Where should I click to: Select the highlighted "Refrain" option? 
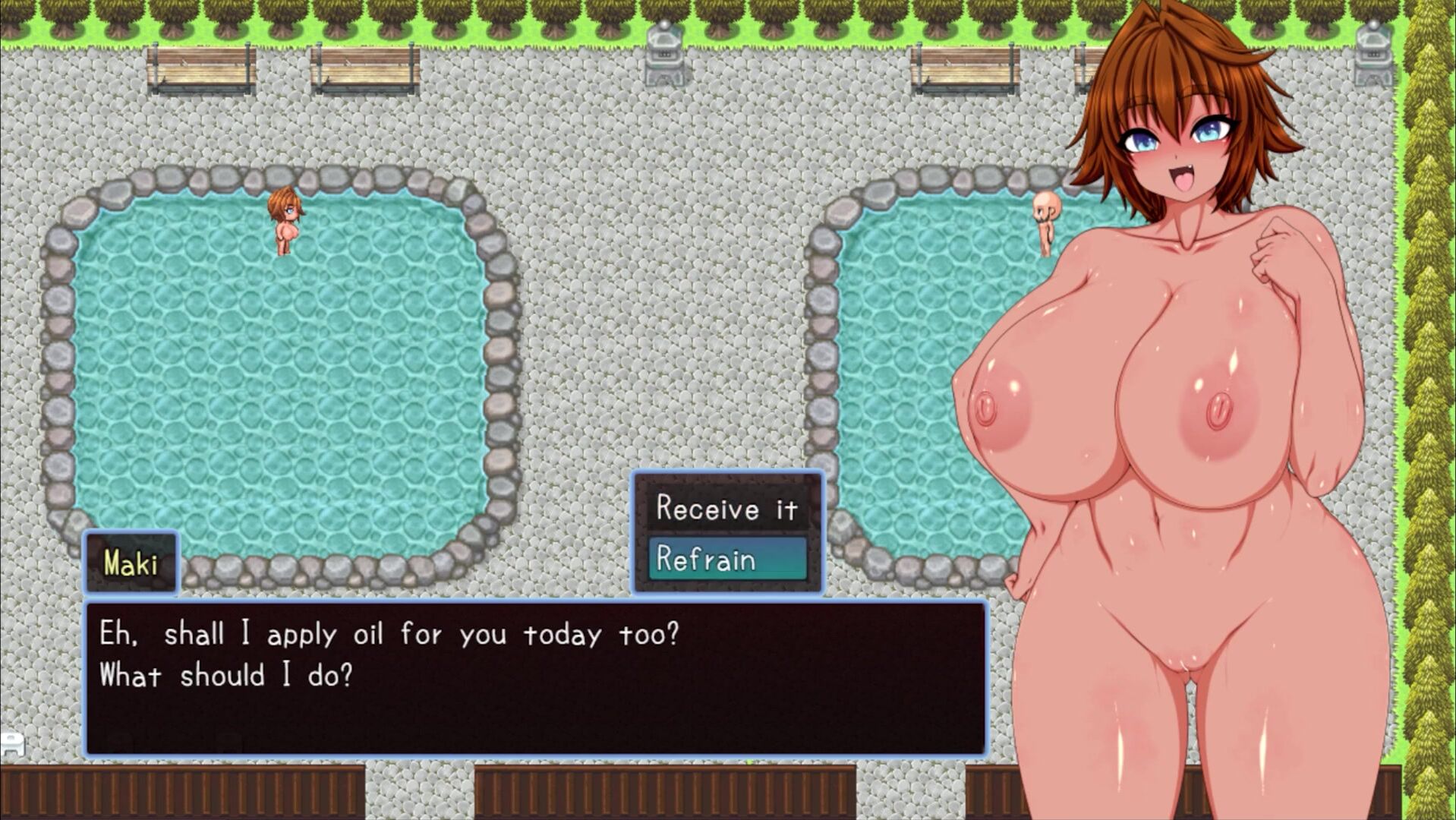pos(726,560)
